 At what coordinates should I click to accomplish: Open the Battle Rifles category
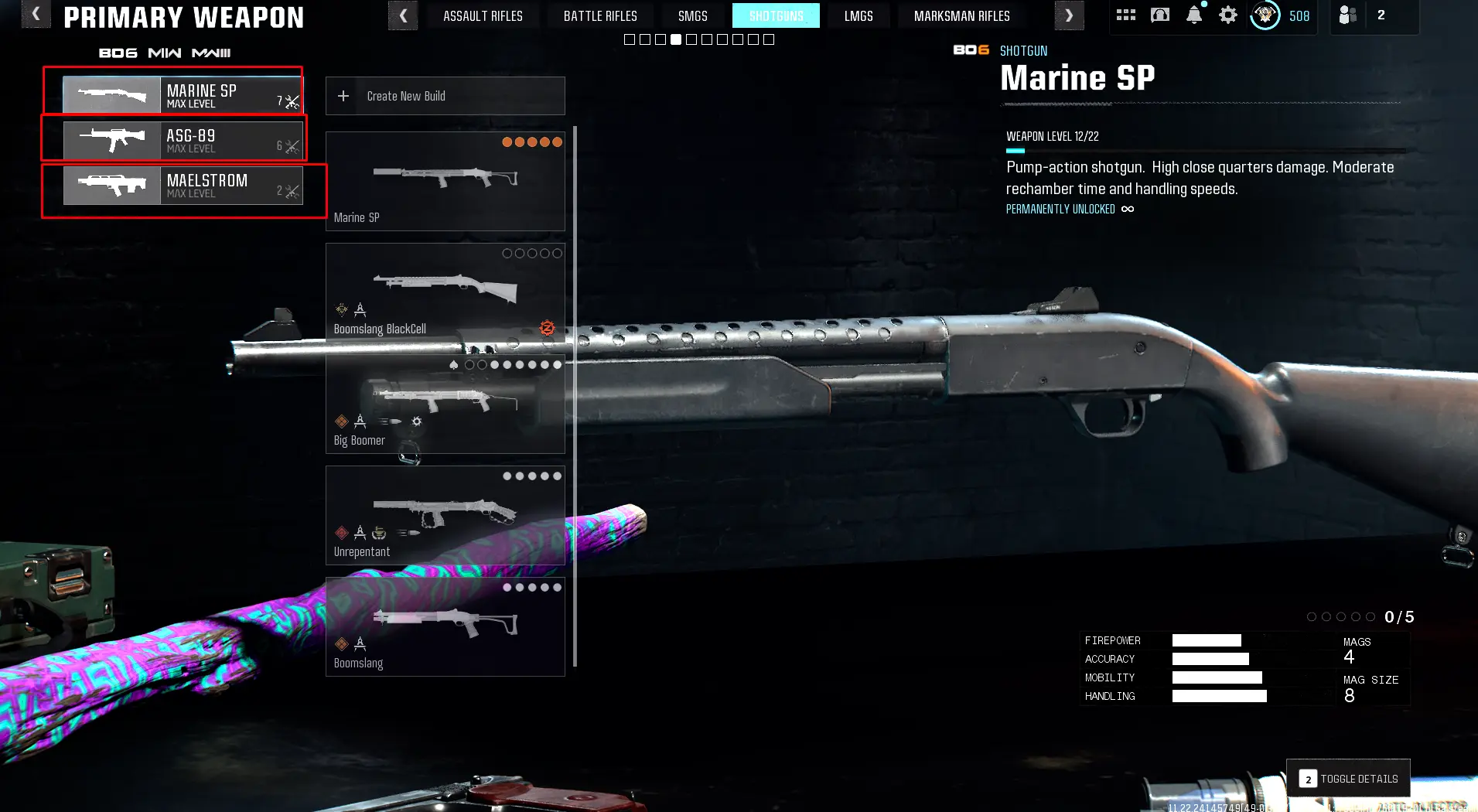(600, 16)
